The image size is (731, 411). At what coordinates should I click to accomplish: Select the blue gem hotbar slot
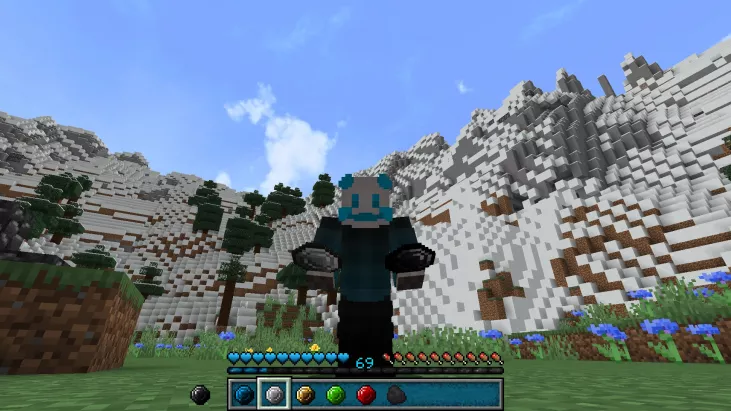(243, 395)
